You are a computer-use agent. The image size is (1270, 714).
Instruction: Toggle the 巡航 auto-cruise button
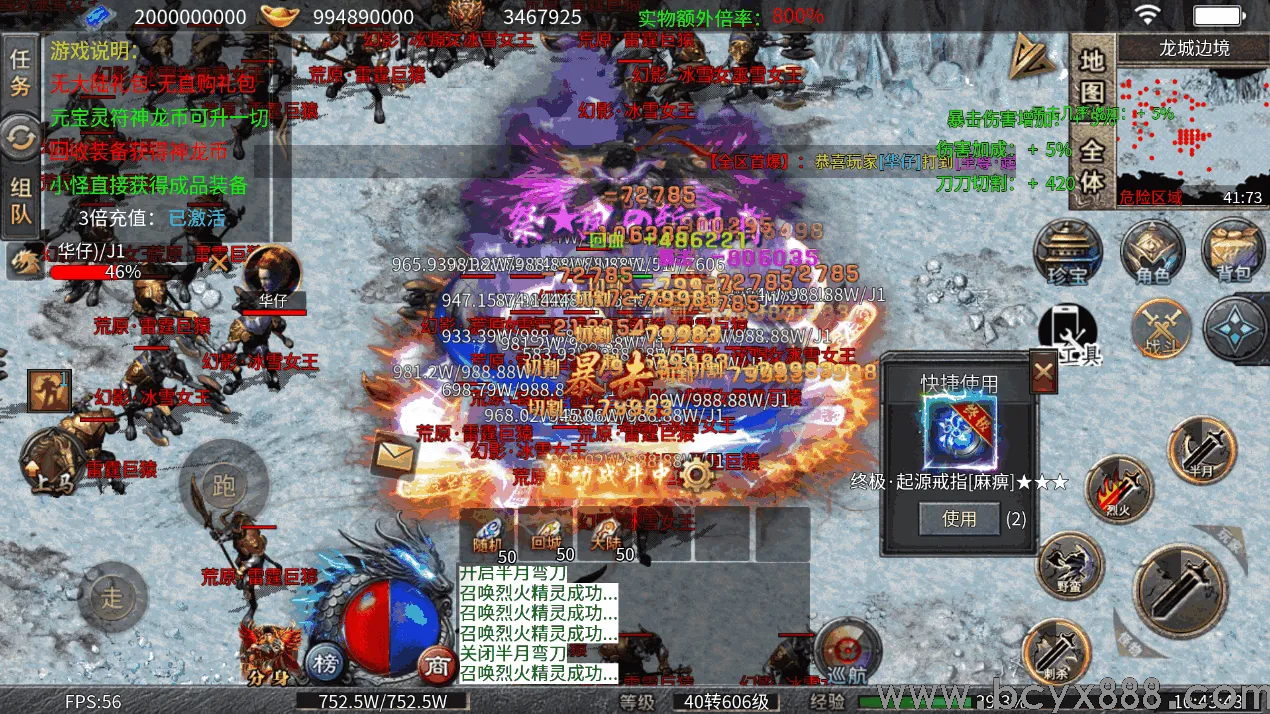tap(846, 652)
